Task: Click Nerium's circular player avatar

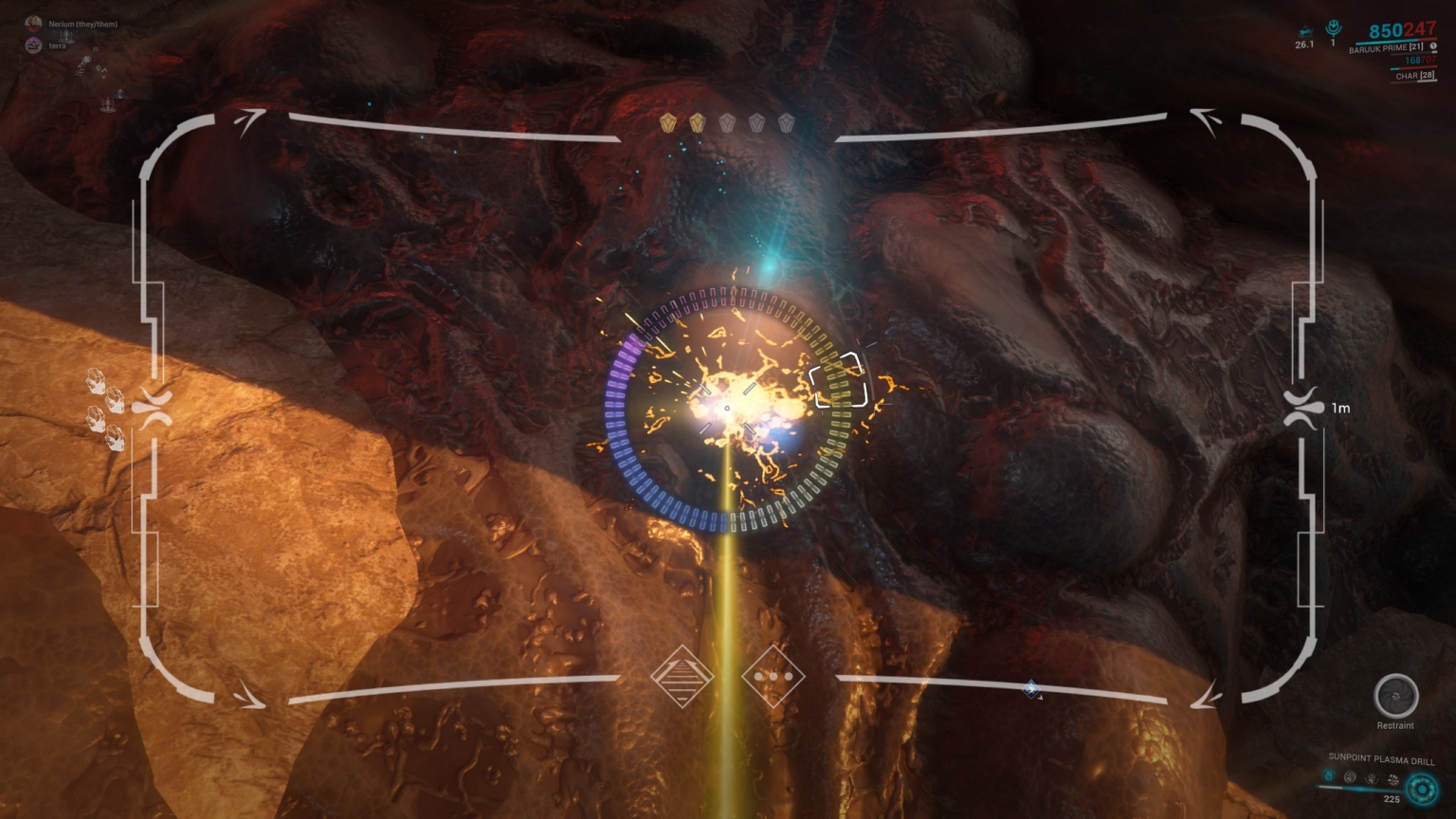Action: (33, 24)
